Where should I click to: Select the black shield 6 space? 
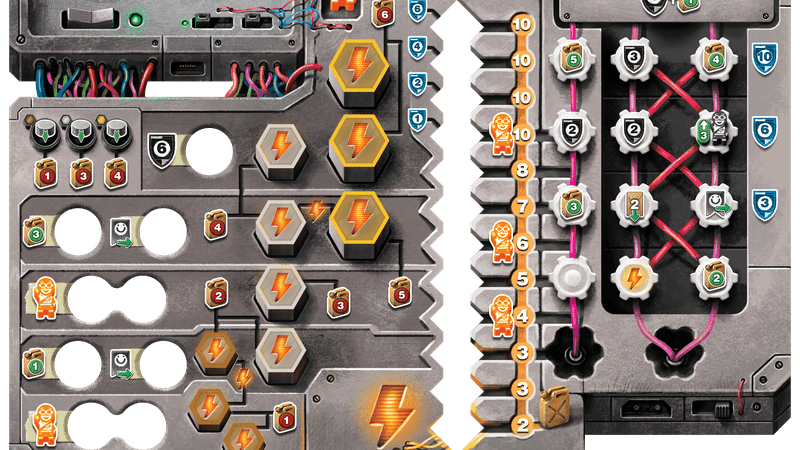tap(163, 149)
